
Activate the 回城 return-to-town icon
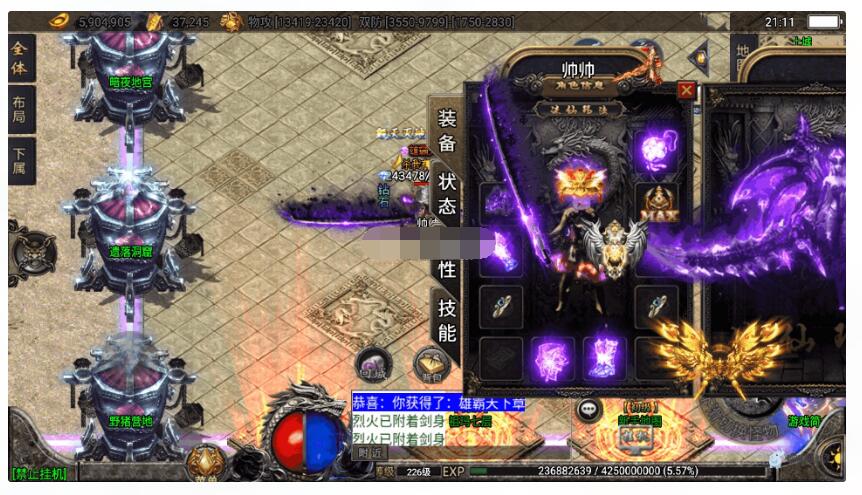(x=373, y=366)
